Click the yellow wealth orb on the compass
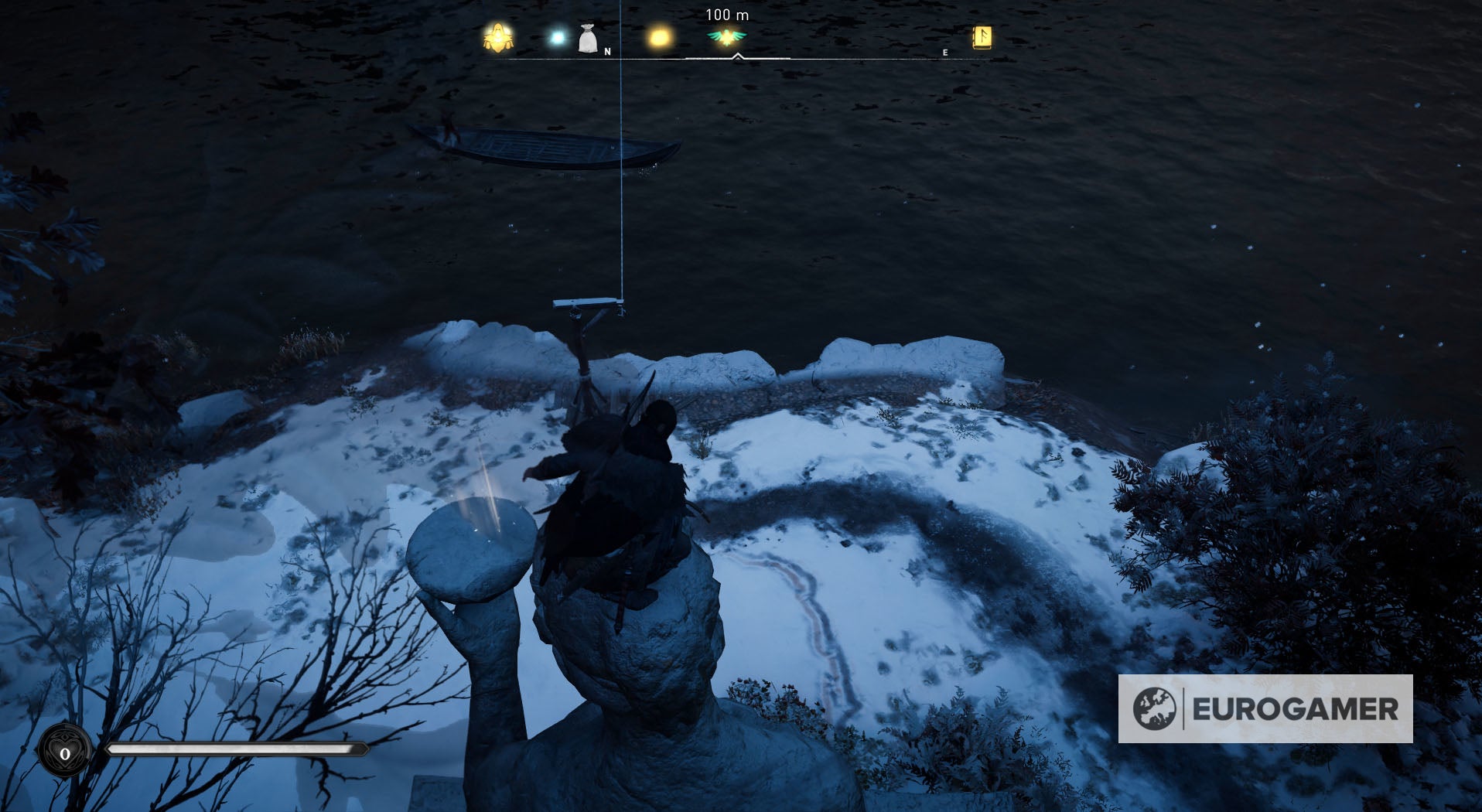The height and width of the screenshot is (812, 1482). pos(660,36)
